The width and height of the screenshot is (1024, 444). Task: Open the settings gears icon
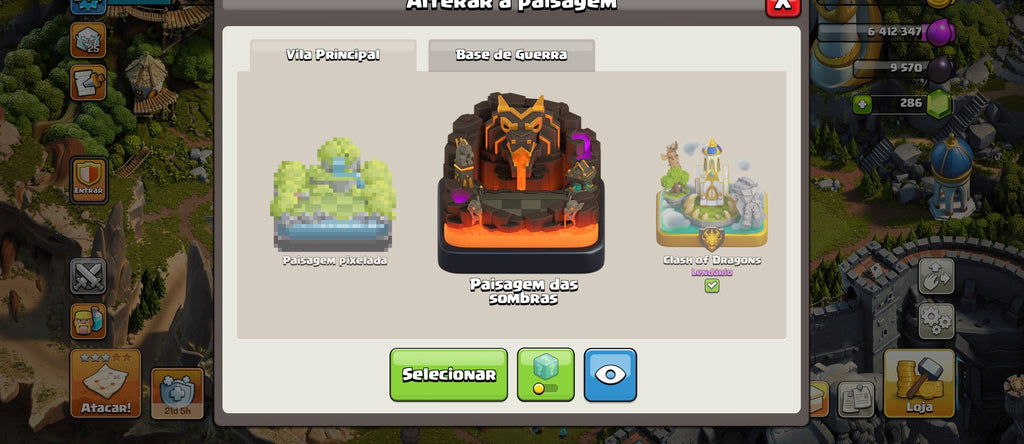pyautogui.click(x=937, y=321)
